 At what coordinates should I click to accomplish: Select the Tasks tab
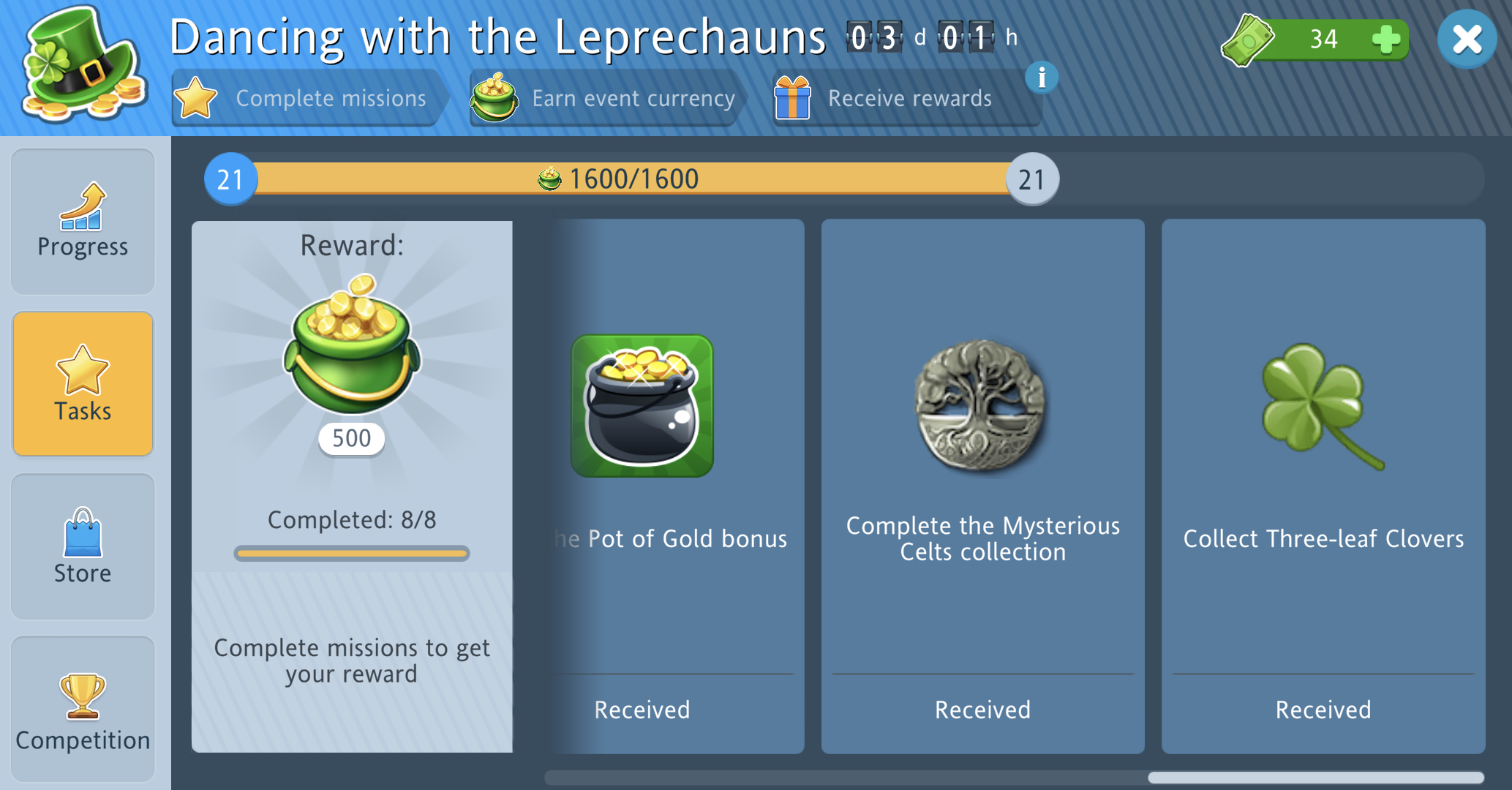pyautogui.click(x=83, y=384)
